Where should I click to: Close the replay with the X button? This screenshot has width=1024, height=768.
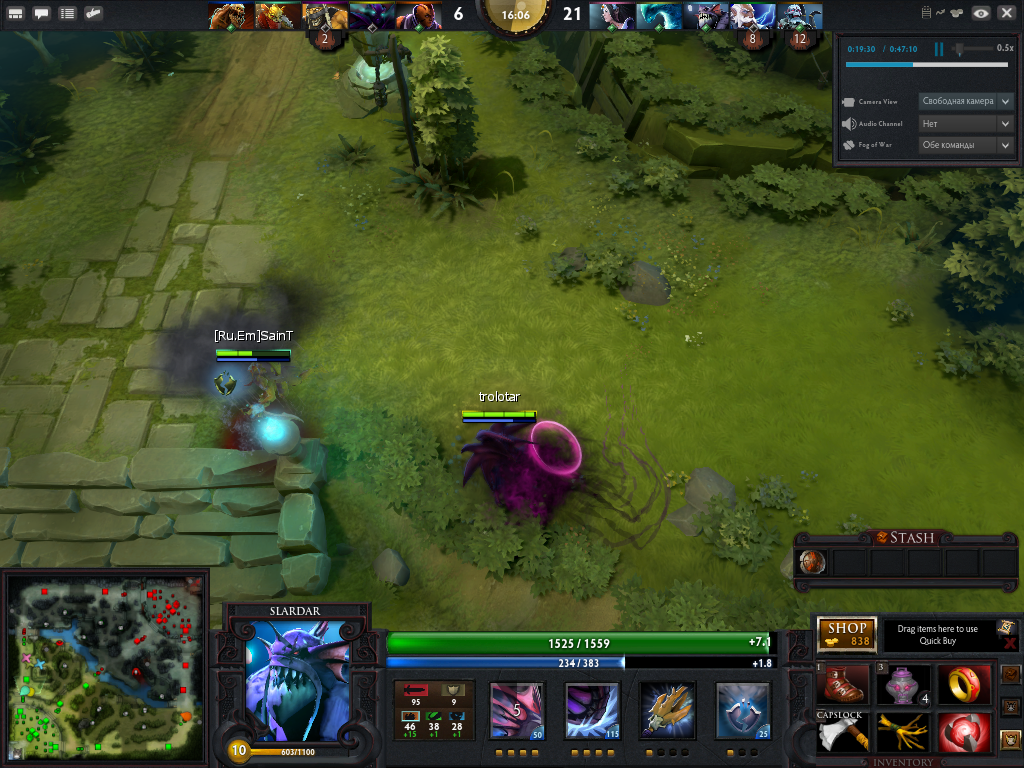[x=1006, y=13]
